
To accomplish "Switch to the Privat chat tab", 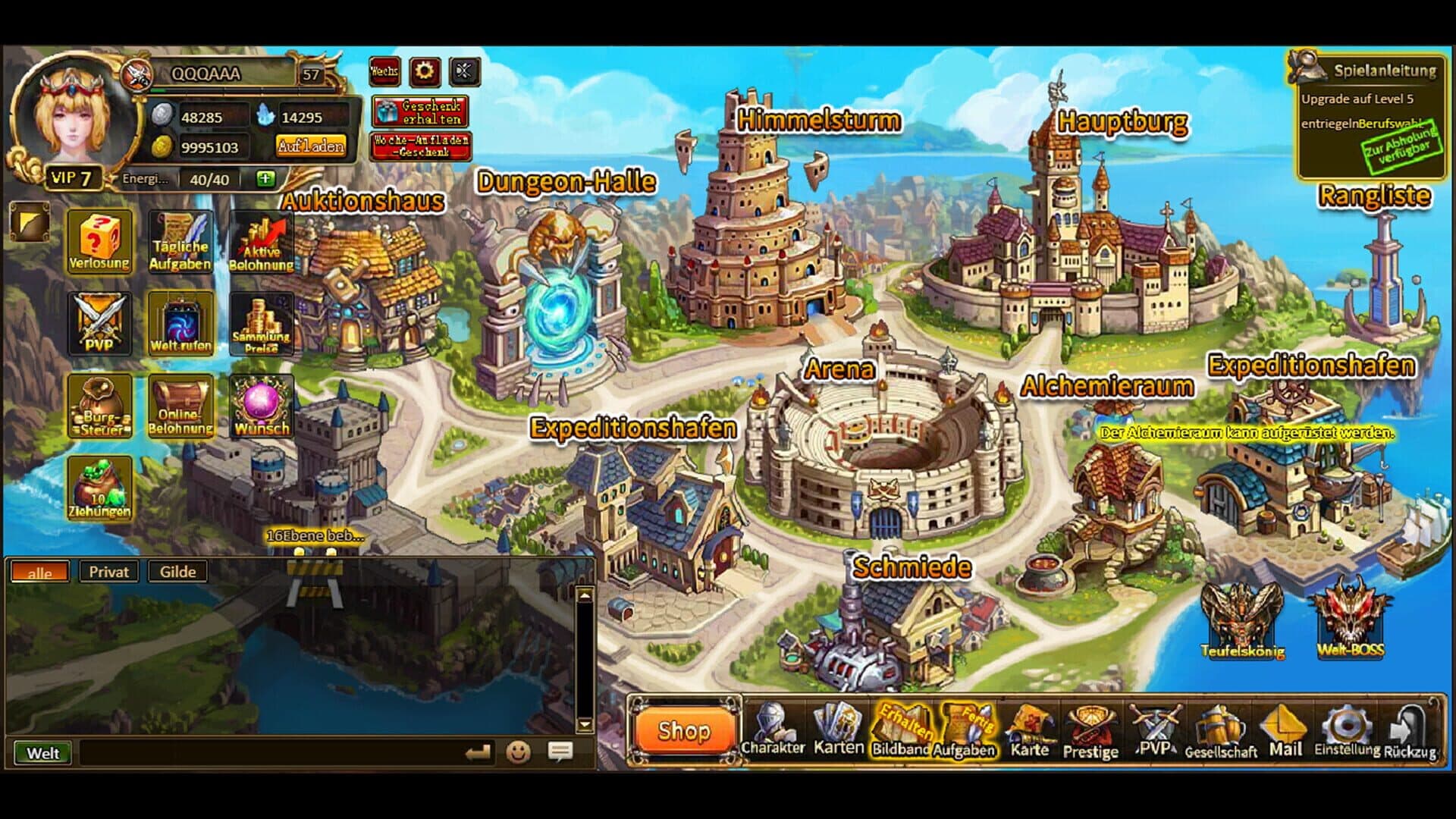I will pos(108,572).
